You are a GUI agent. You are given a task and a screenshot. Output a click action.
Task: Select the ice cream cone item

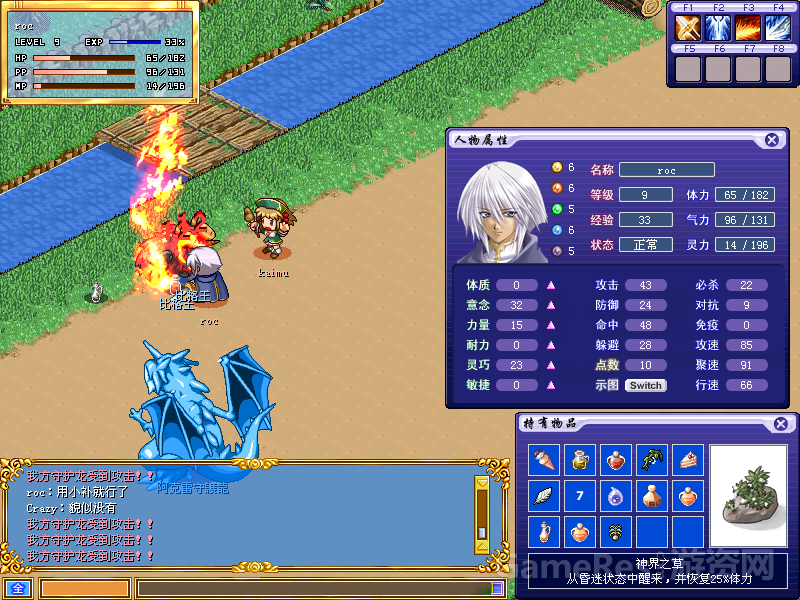(x=544, y=460)
